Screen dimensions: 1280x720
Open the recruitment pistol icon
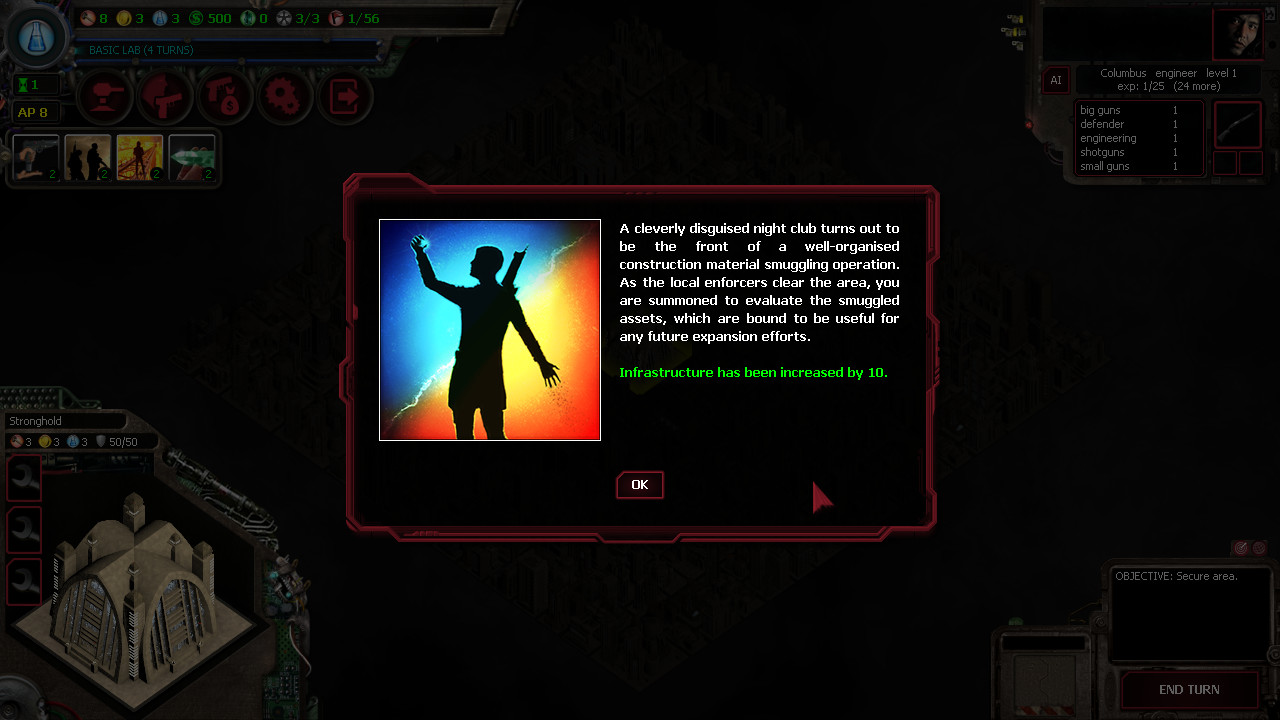tap(164, 96)
